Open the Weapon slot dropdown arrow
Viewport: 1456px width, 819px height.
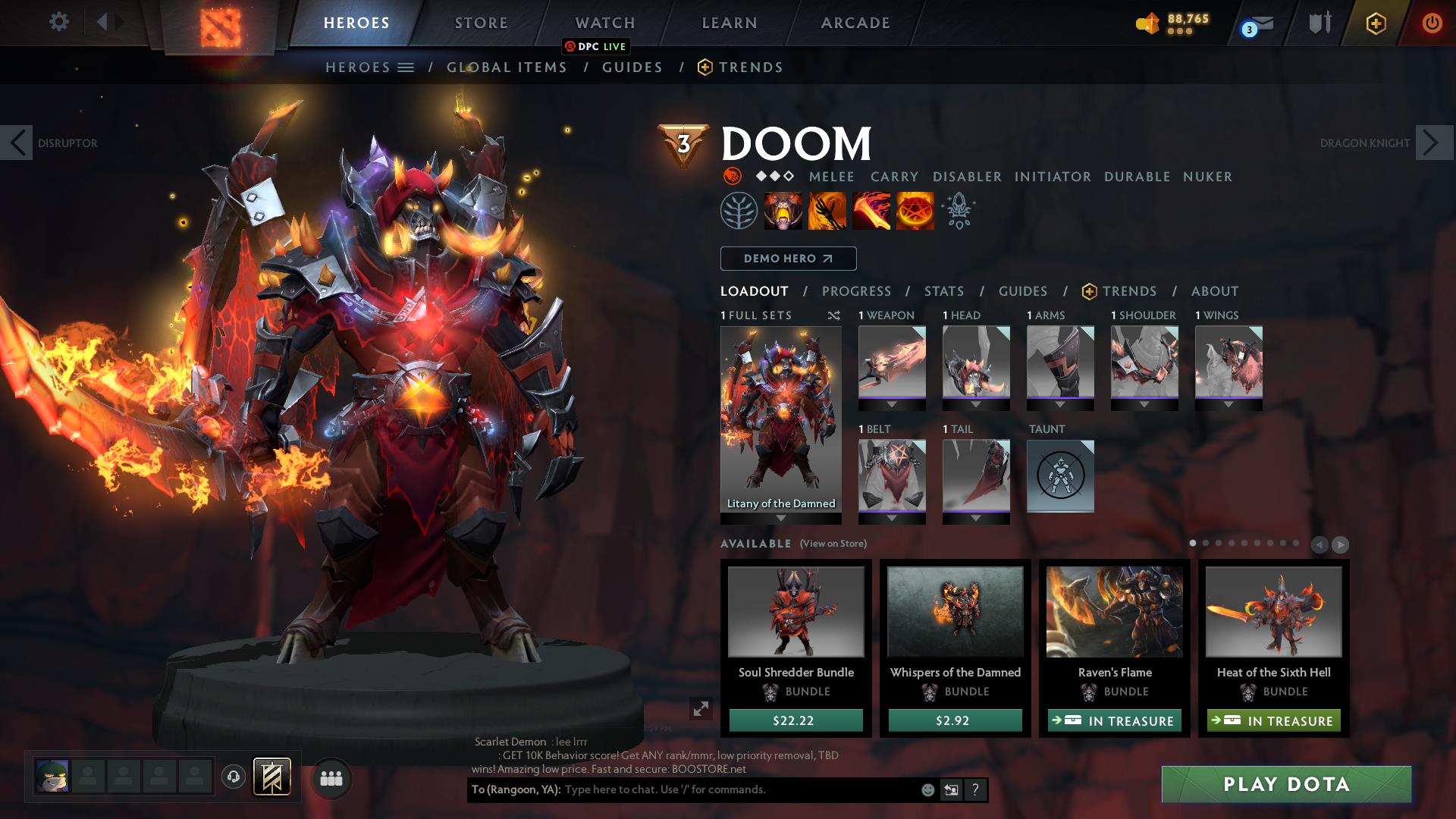click(892, 405)
